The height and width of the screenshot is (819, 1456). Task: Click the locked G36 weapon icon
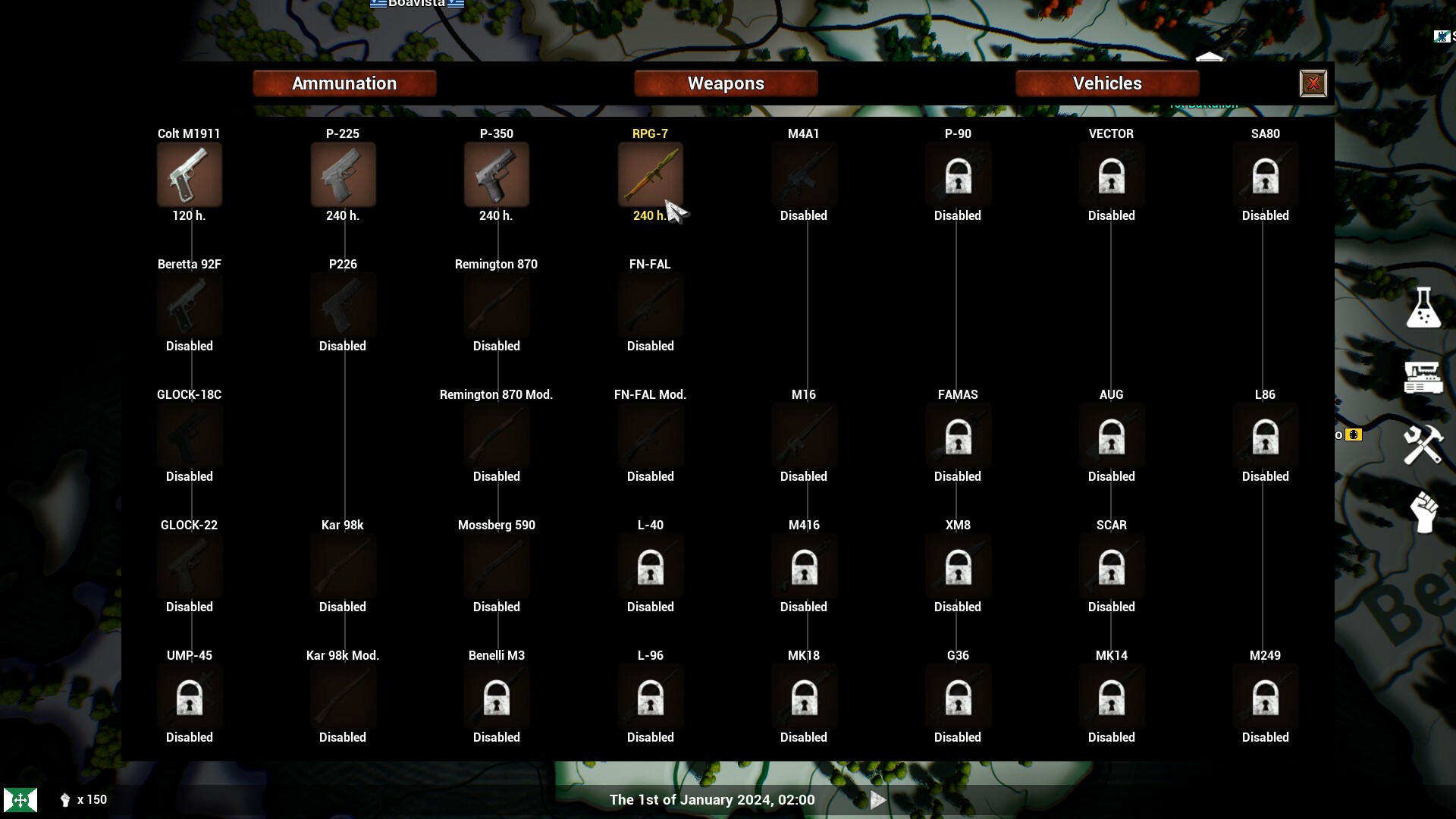tap(958, 696)
